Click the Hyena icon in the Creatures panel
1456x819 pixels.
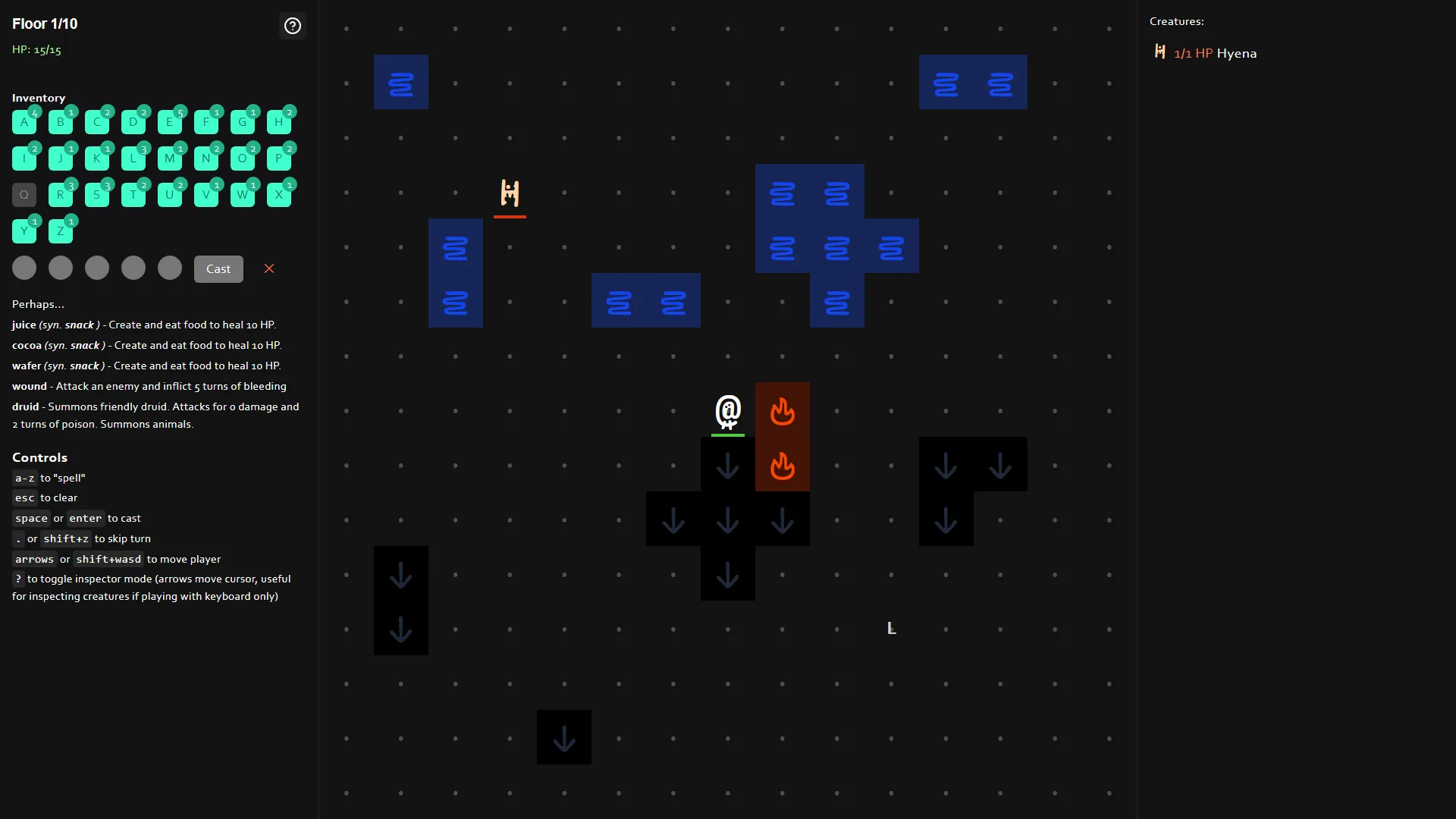coord(1159,52)
